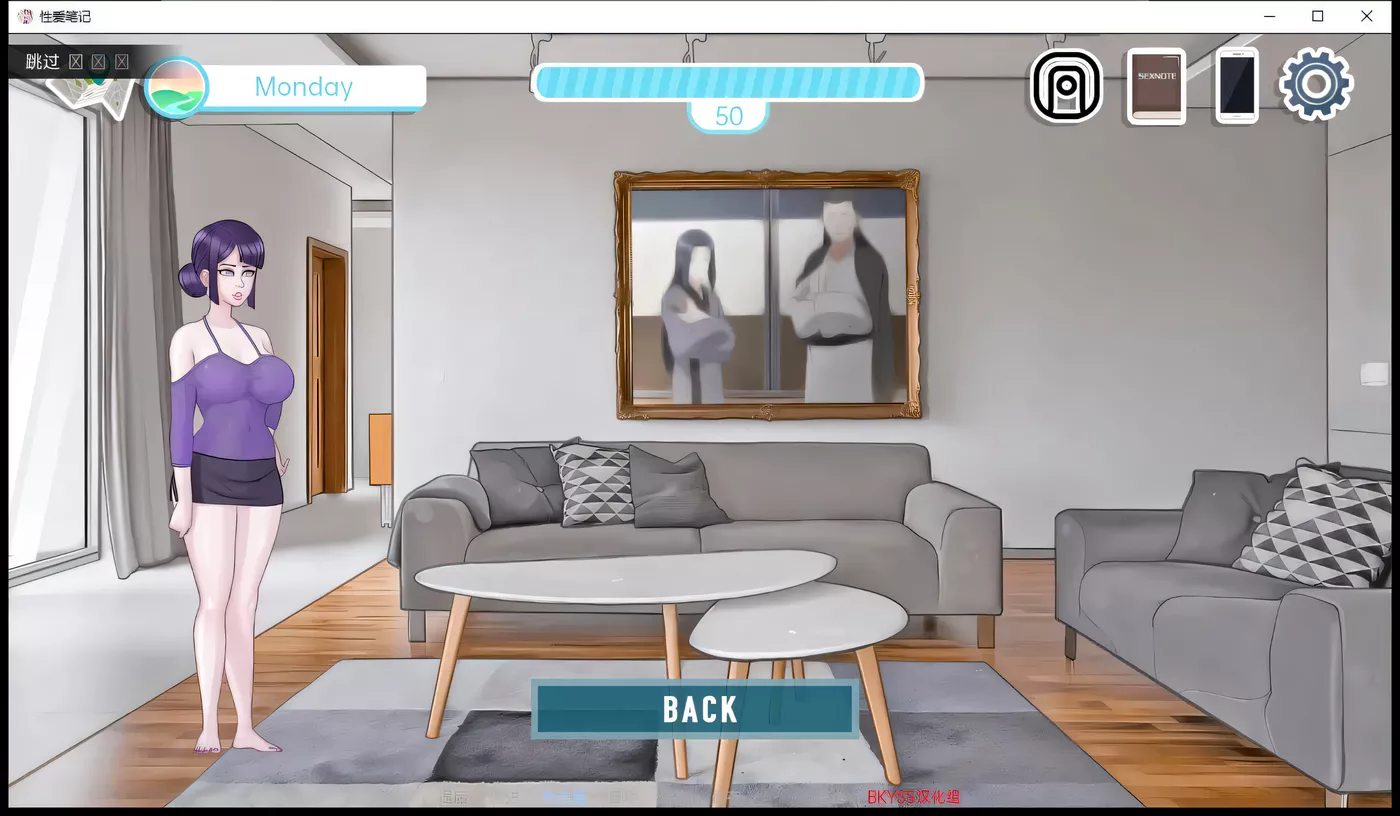
Task: Toggle the second skip checkbox
Action: (98, 61)
